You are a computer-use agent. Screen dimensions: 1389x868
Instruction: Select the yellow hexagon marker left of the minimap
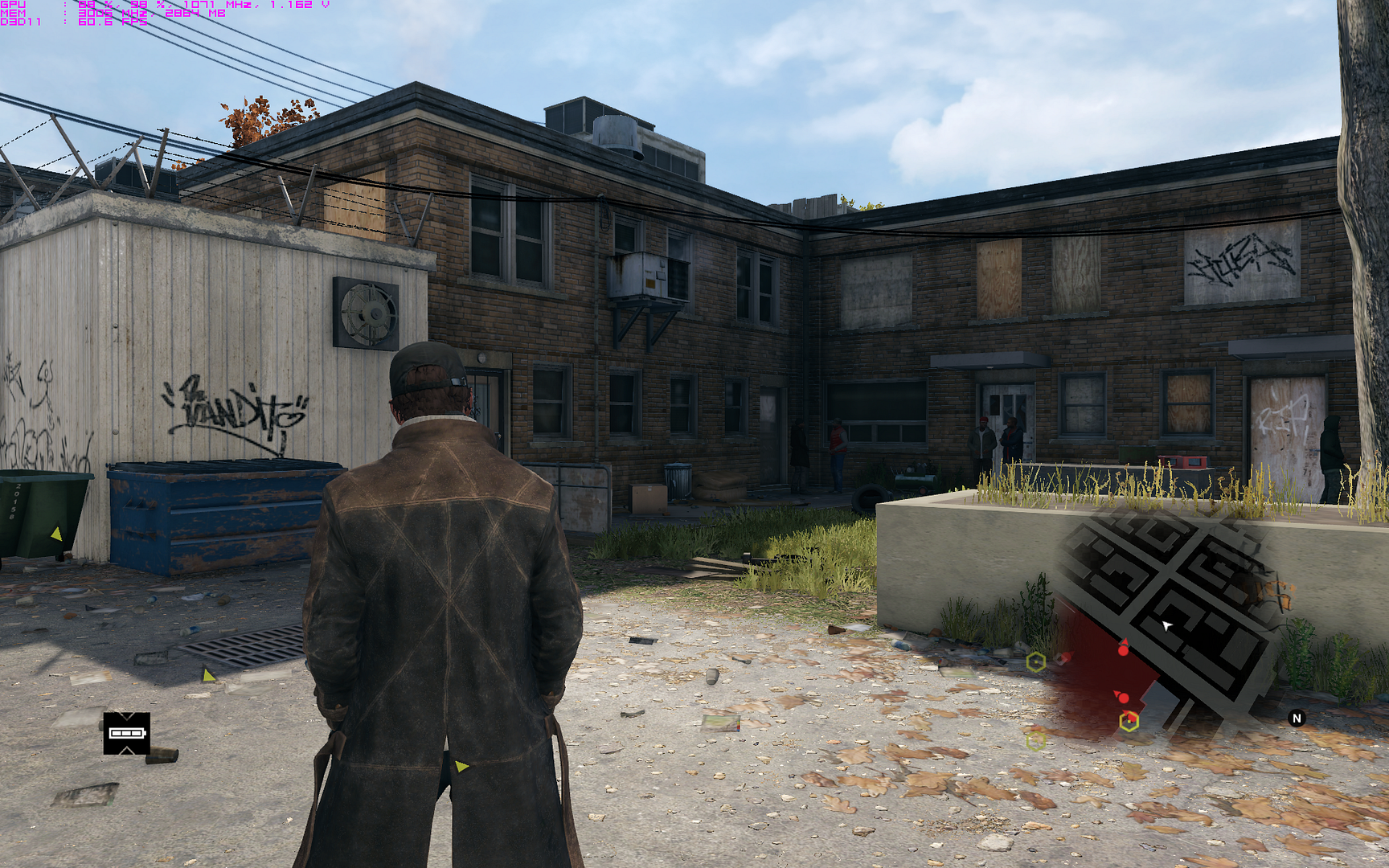(1036, 661)
